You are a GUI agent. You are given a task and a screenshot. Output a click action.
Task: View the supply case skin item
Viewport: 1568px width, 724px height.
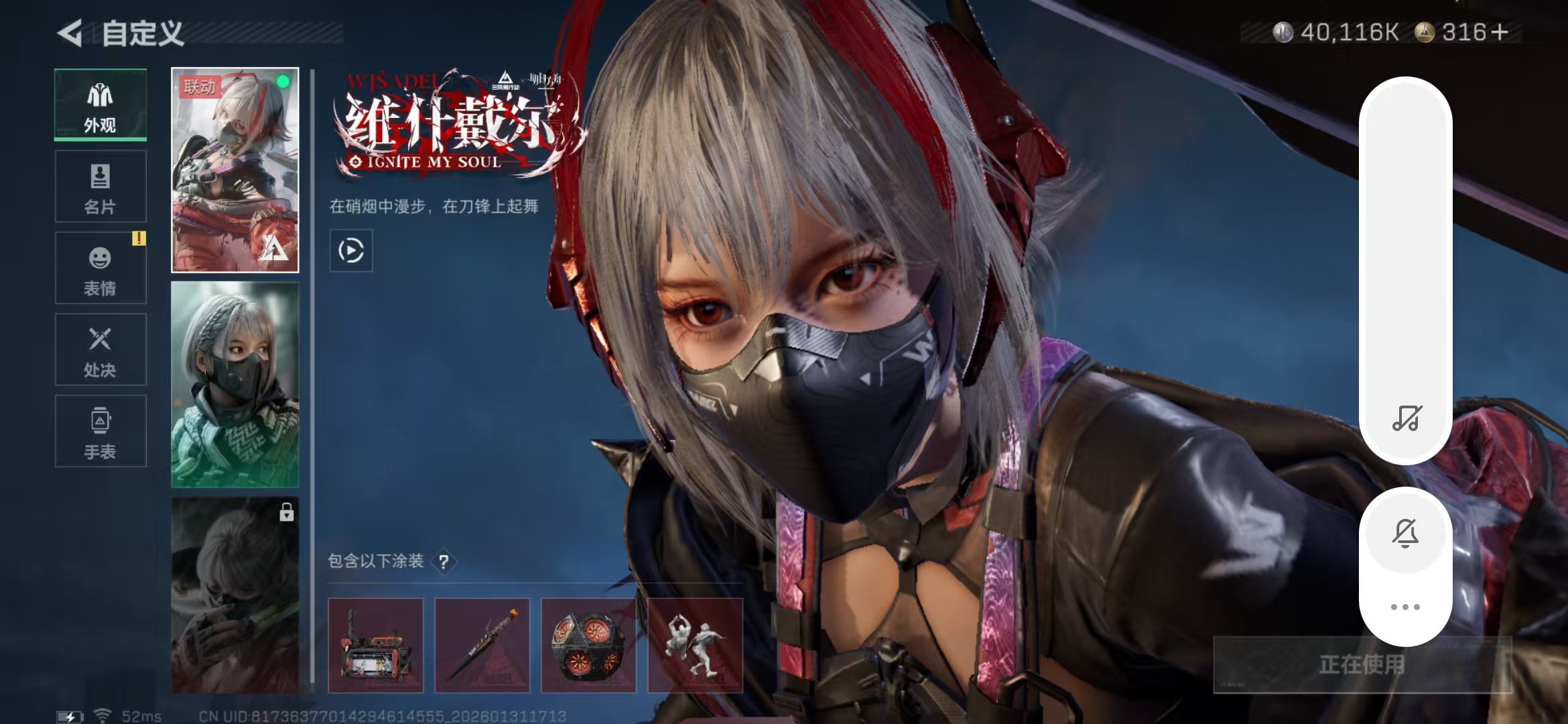pos(375,645)
